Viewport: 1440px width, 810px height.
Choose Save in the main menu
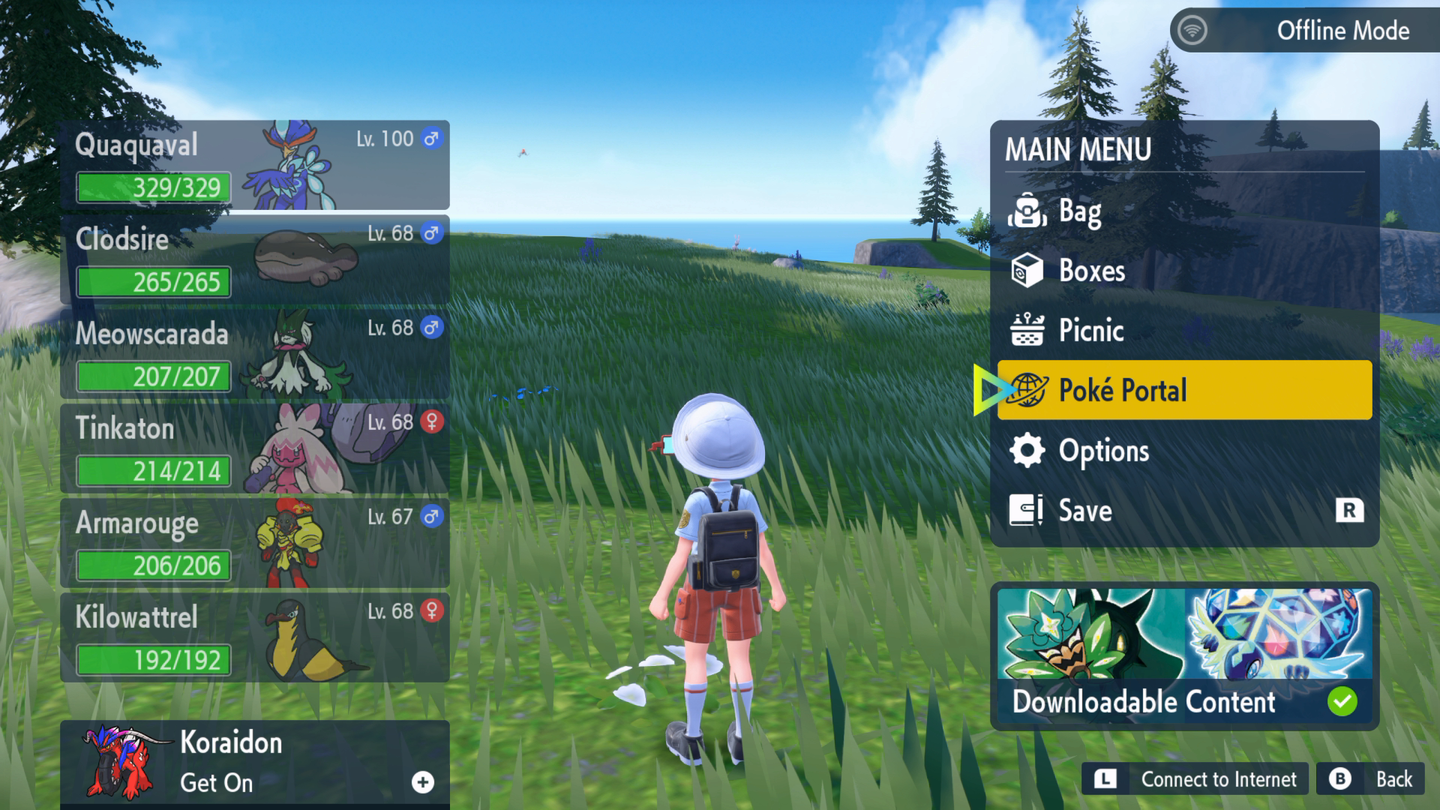click(1184, 511)
